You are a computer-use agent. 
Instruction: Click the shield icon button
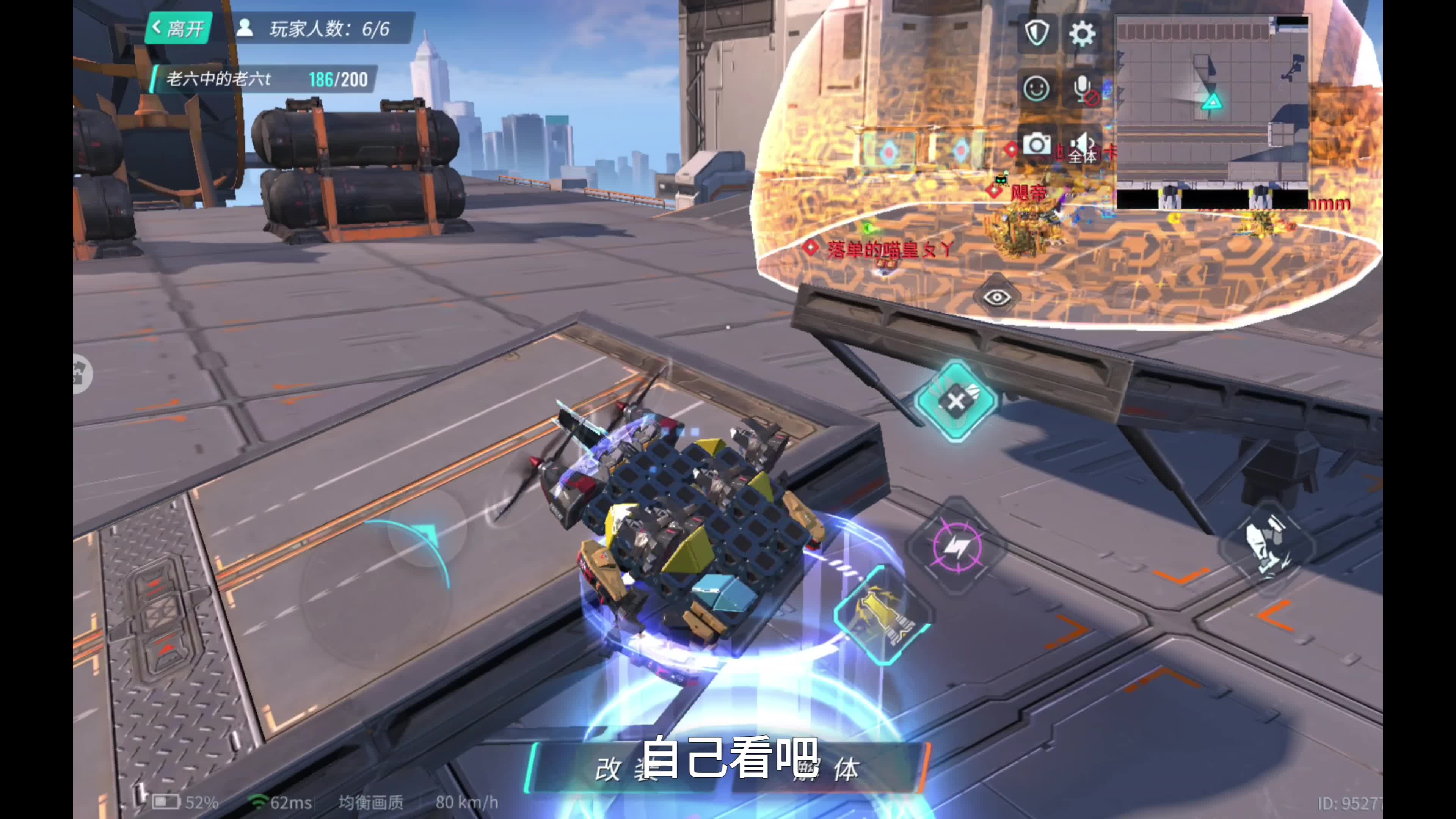(x=1037, y=33)
